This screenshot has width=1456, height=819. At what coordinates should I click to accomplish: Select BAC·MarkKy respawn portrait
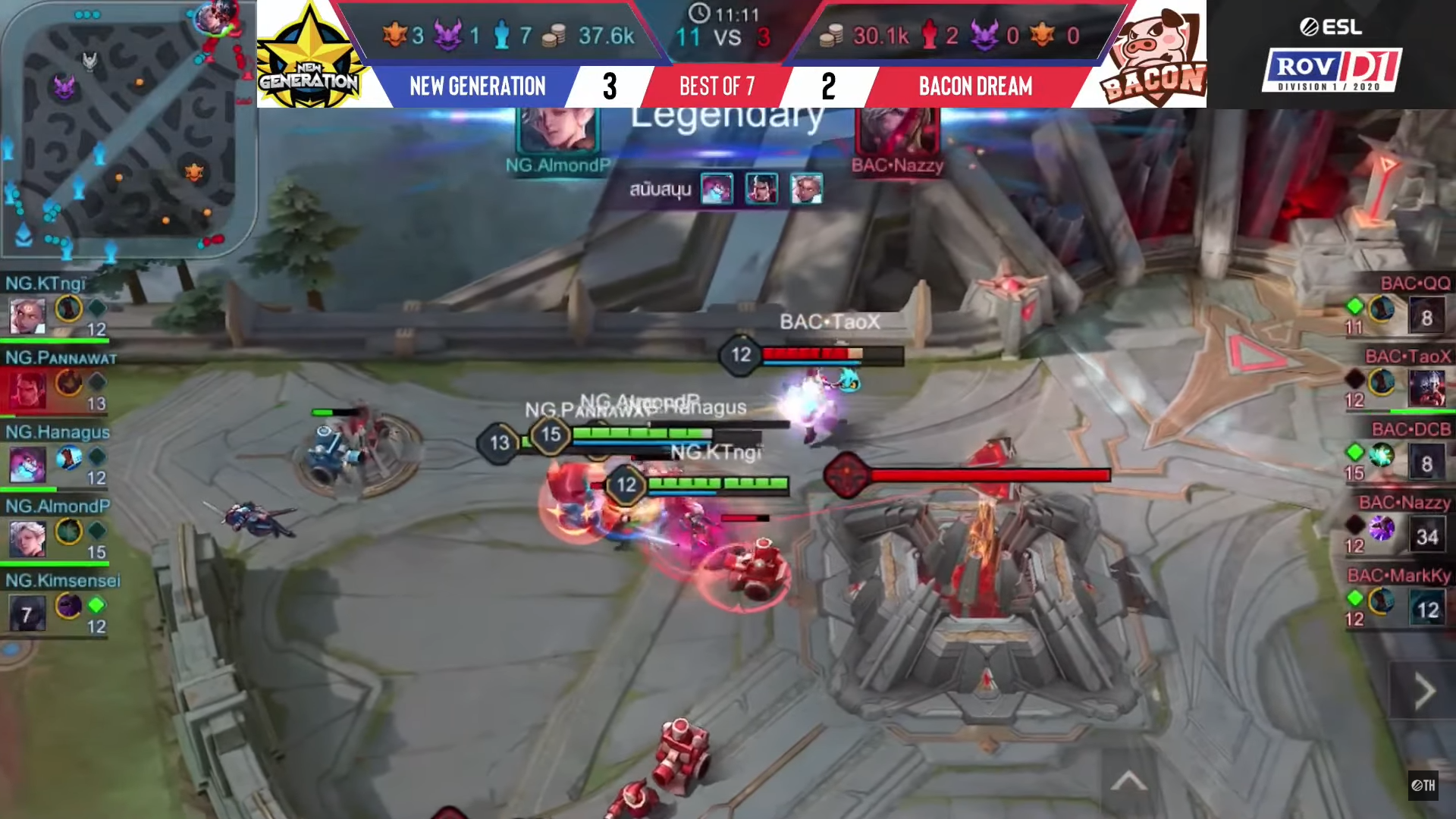[x=1426, y=610]
